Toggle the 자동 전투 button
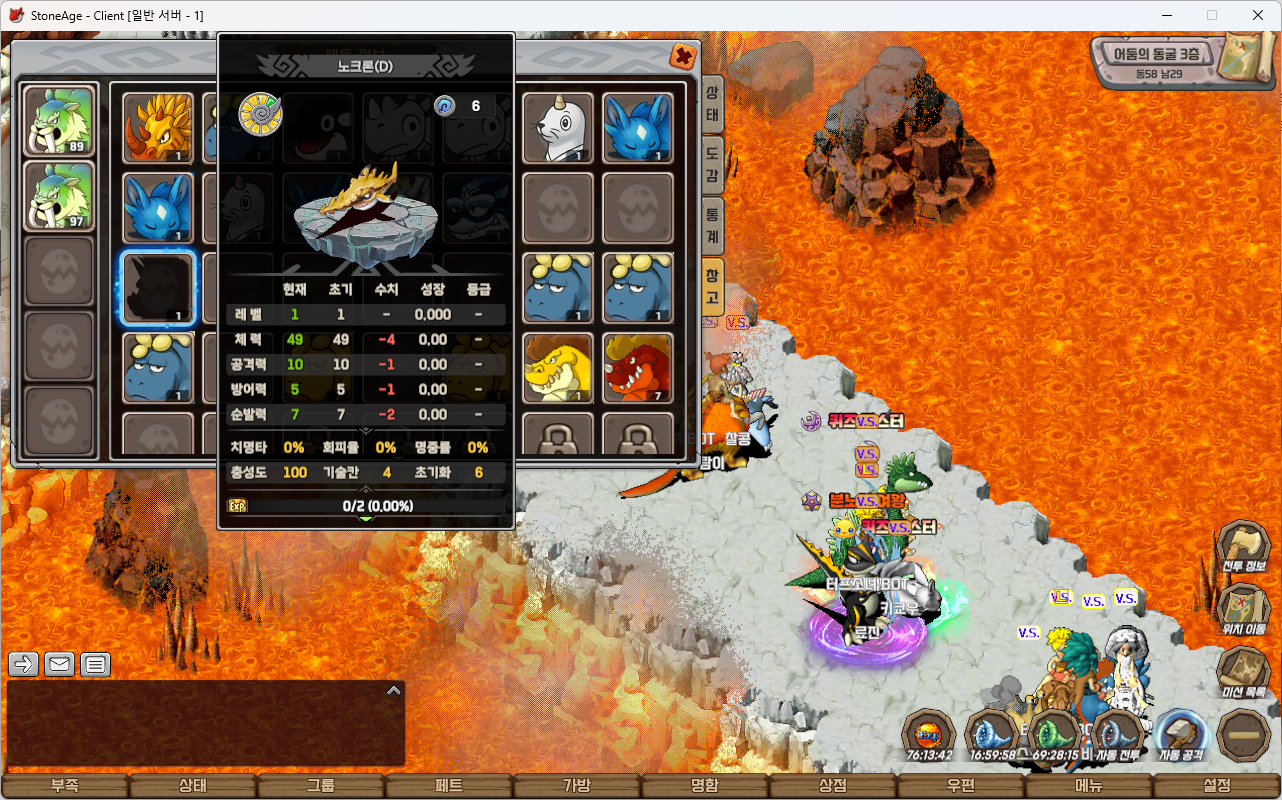This screenshot has width=1282, height=800. click(1118, 737)
